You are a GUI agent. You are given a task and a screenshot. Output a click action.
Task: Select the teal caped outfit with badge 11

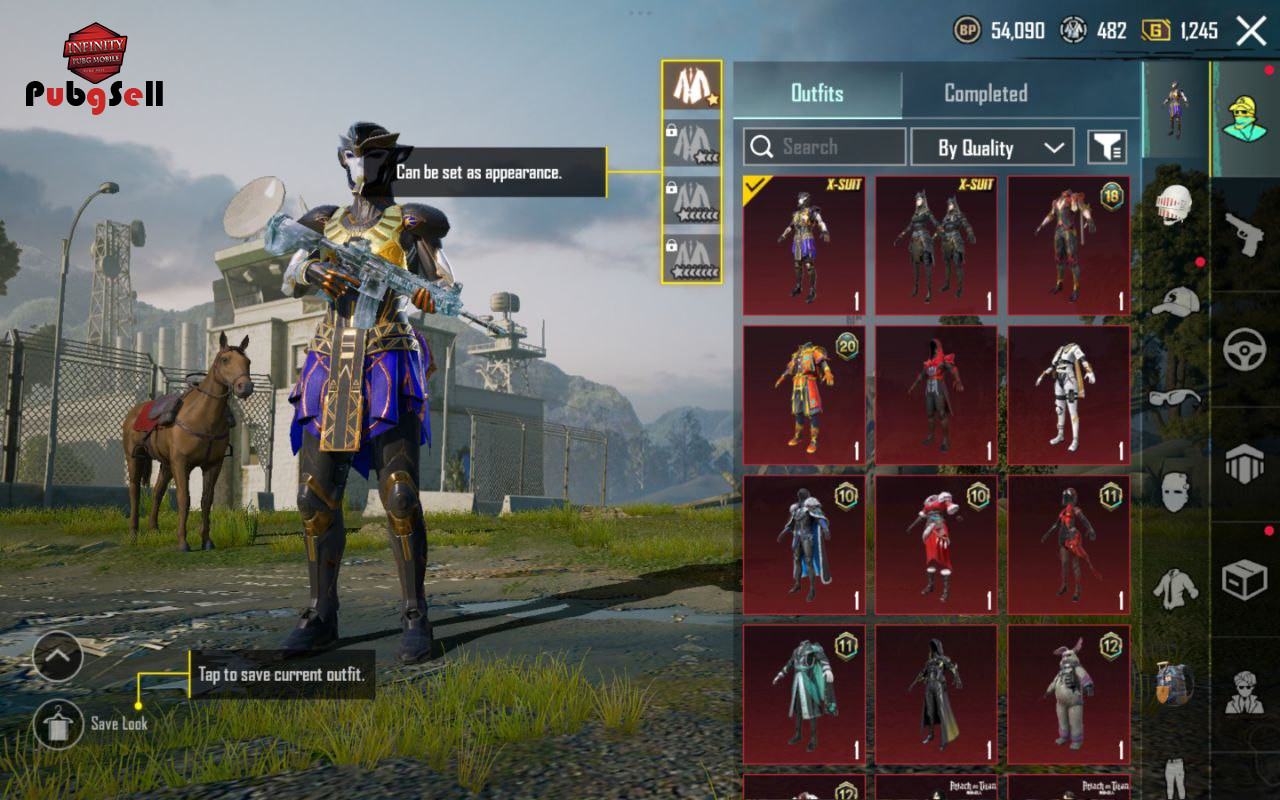(x=804, y=694)
